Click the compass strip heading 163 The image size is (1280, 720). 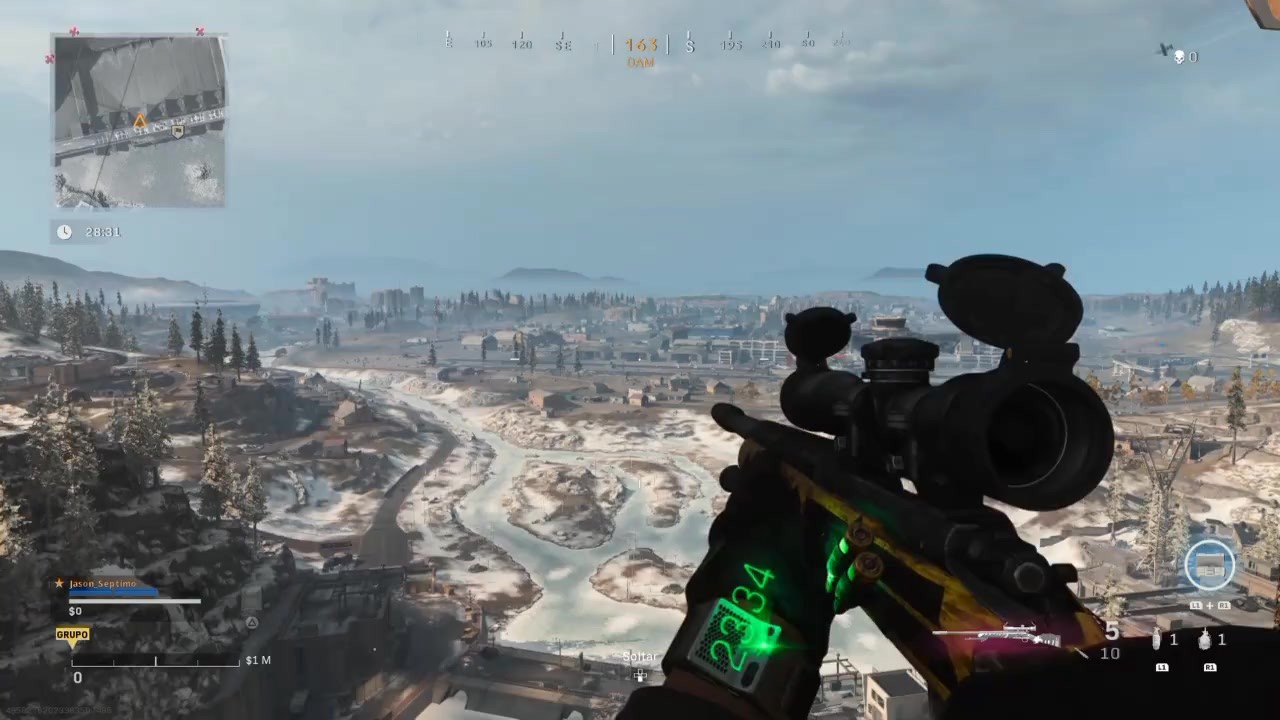pyautogui.click(x=641, y=45)
